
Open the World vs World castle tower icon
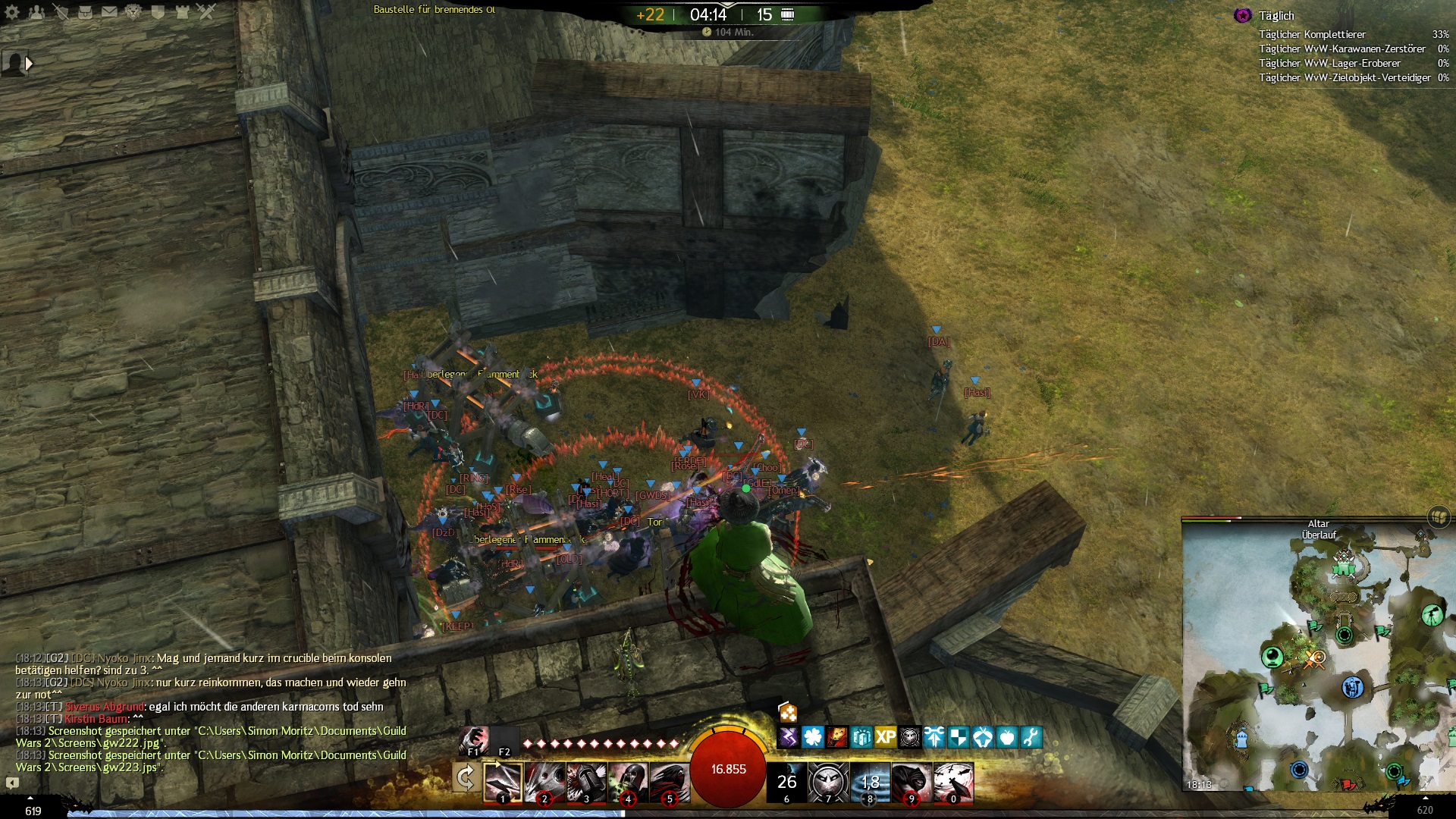[x=182, y=12]
